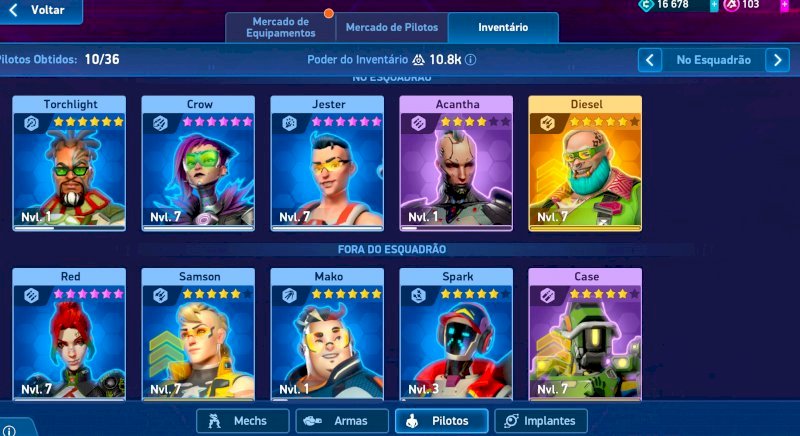
Task: Open the Mechs category
Action: 242,421
